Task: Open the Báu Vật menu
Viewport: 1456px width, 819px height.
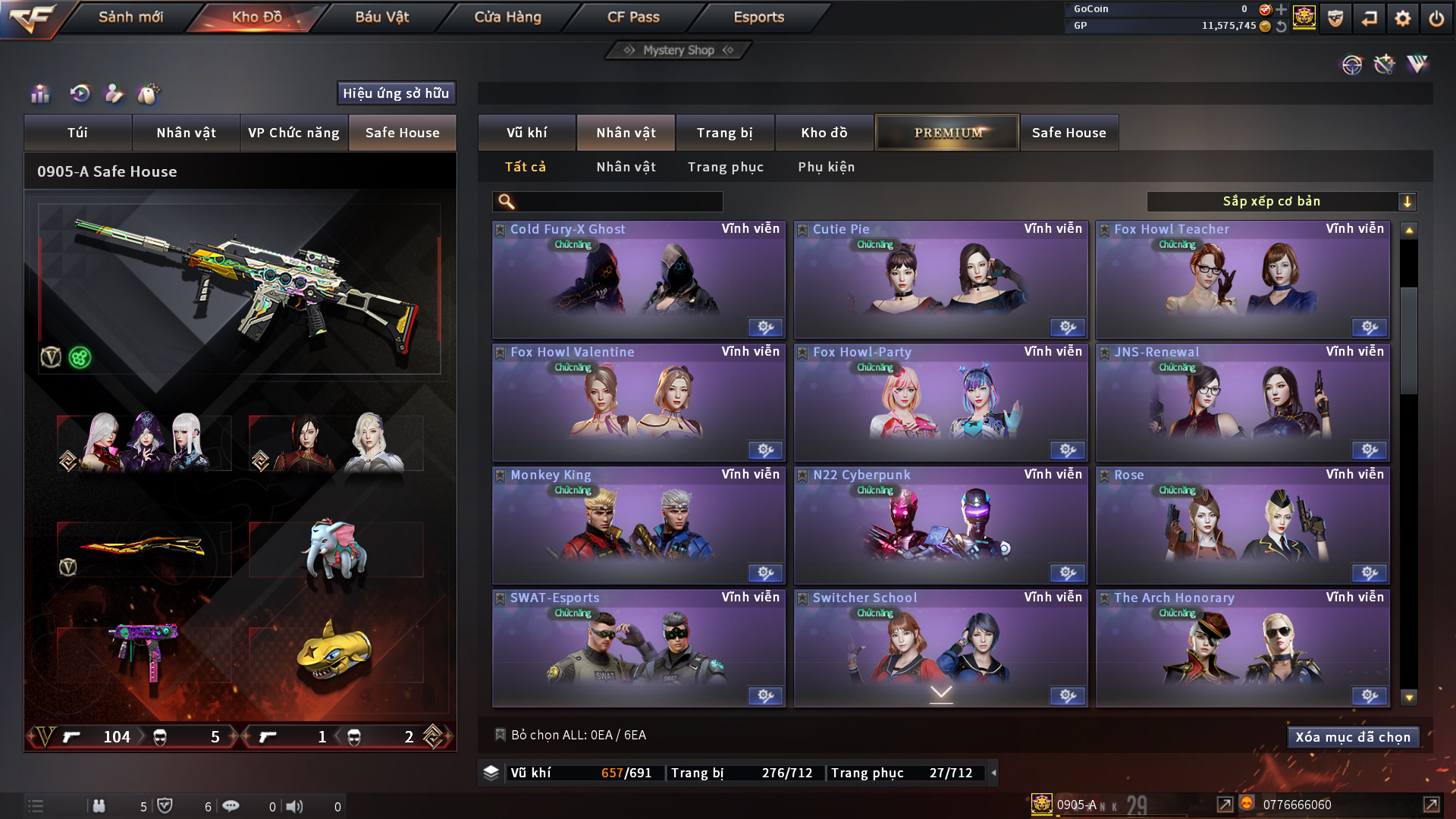Action: [381, 17]
